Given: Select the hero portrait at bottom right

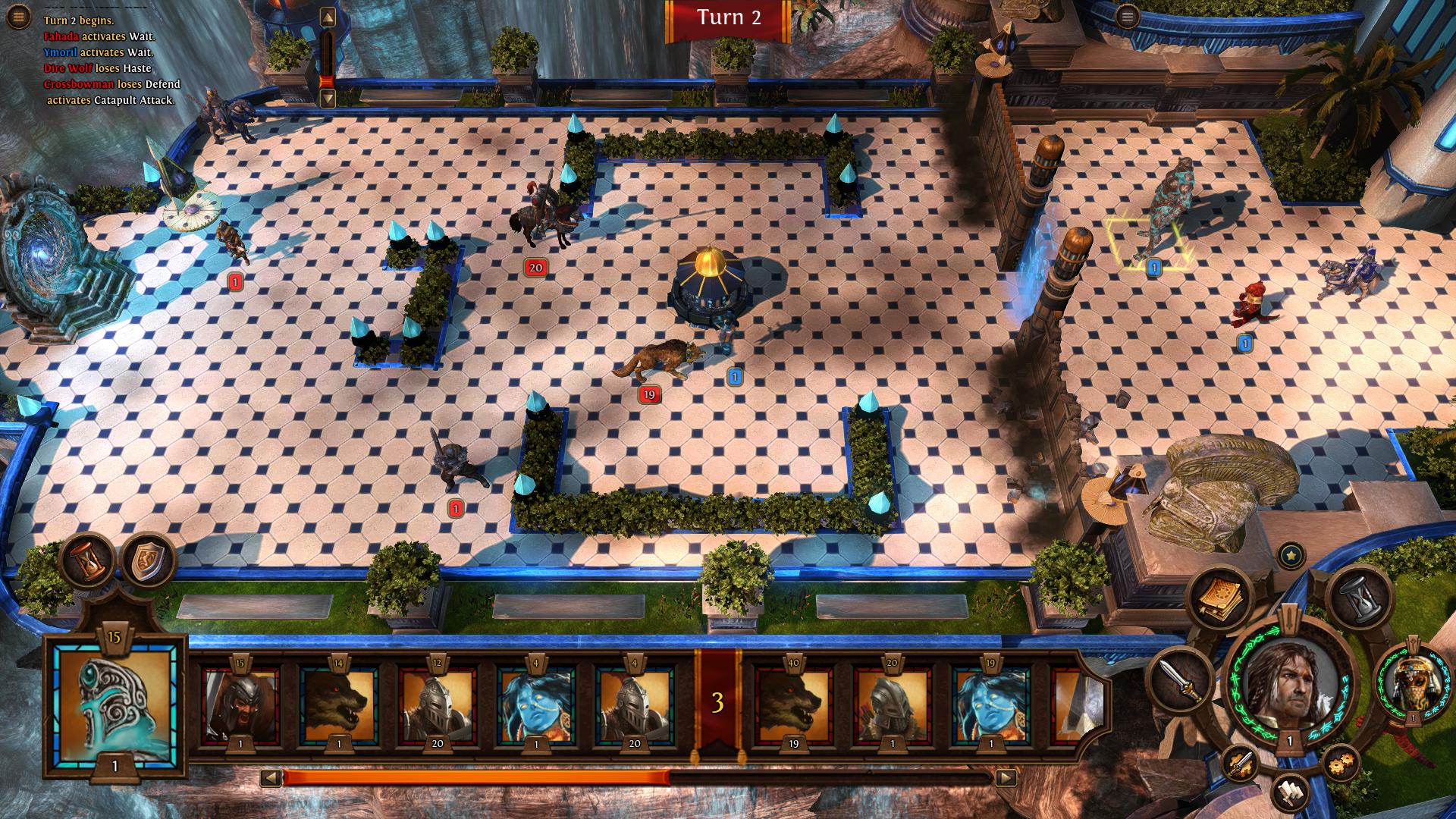Looking at the screenshot, I should [x=1291, y=686].
